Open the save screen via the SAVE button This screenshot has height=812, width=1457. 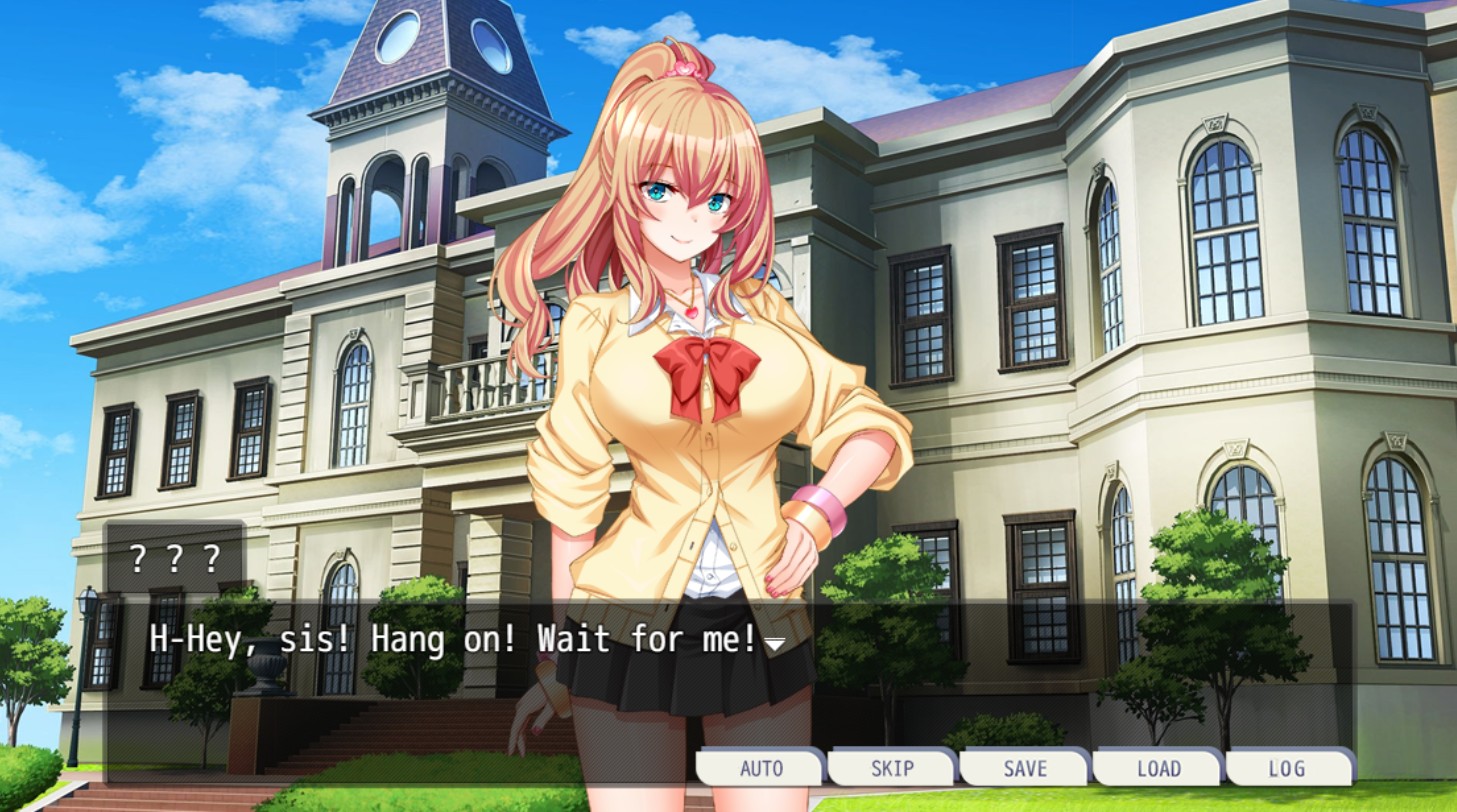click(x=1025, y=769)
